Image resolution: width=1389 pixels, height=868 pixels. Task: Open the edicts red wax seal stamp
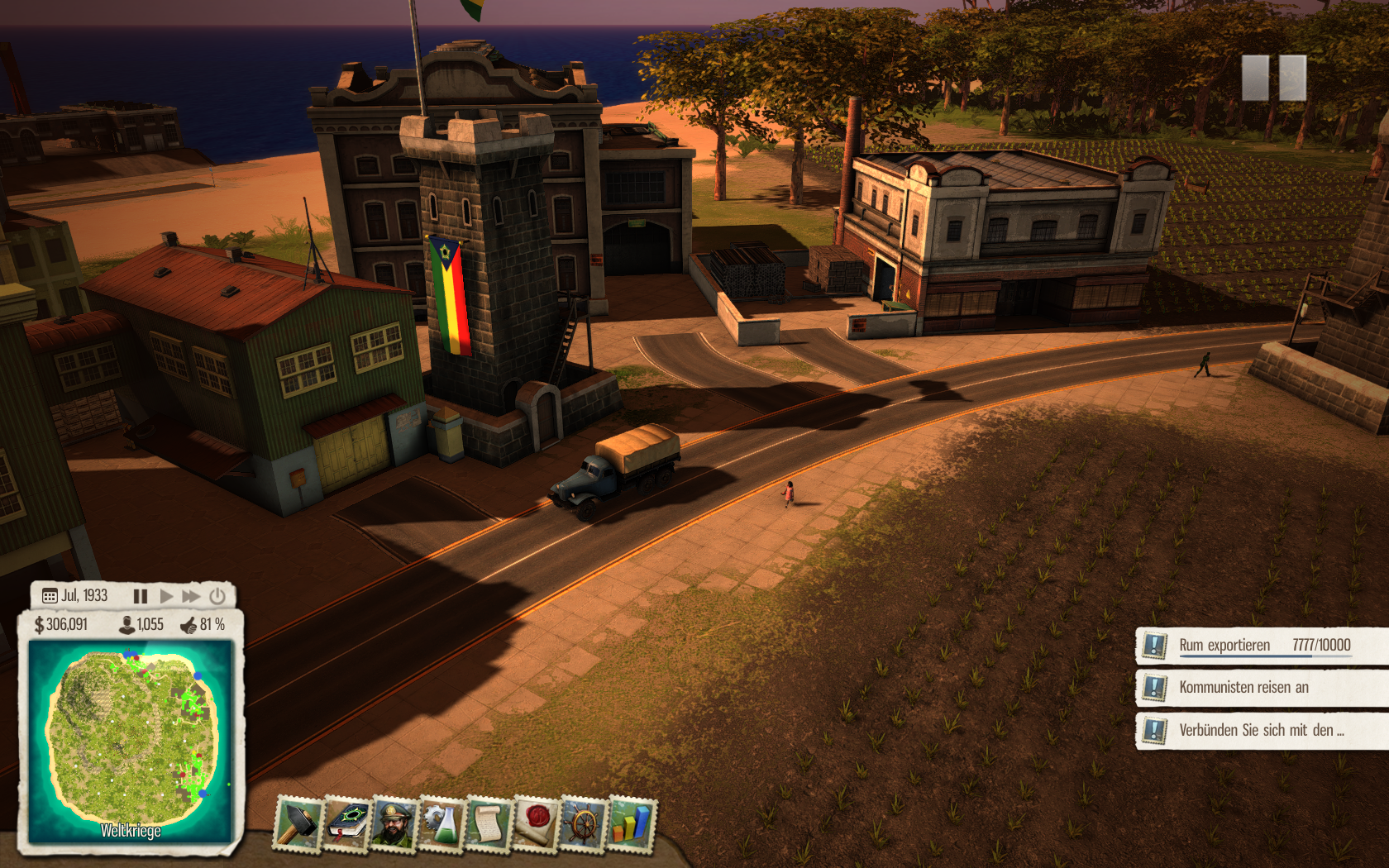coord(536,823)
